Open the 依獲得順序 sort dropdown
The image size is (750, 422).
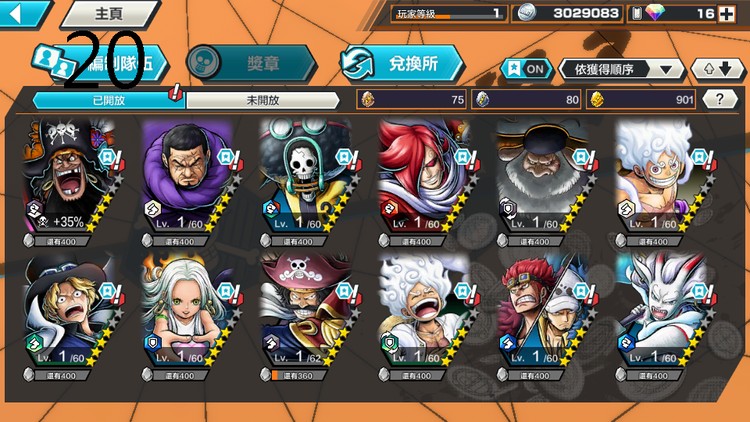click(x=622, y=69)
